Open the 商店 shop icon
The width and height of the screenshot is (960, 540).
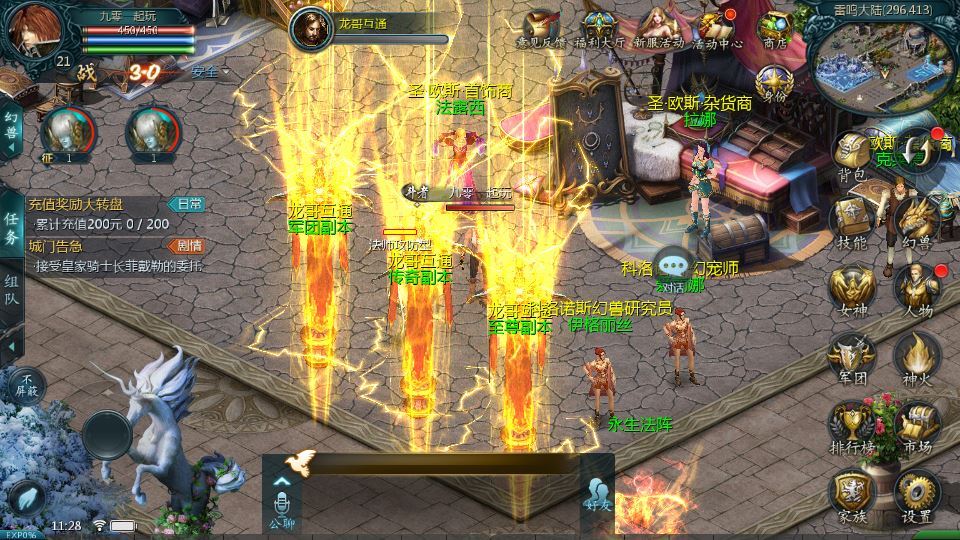775,30
